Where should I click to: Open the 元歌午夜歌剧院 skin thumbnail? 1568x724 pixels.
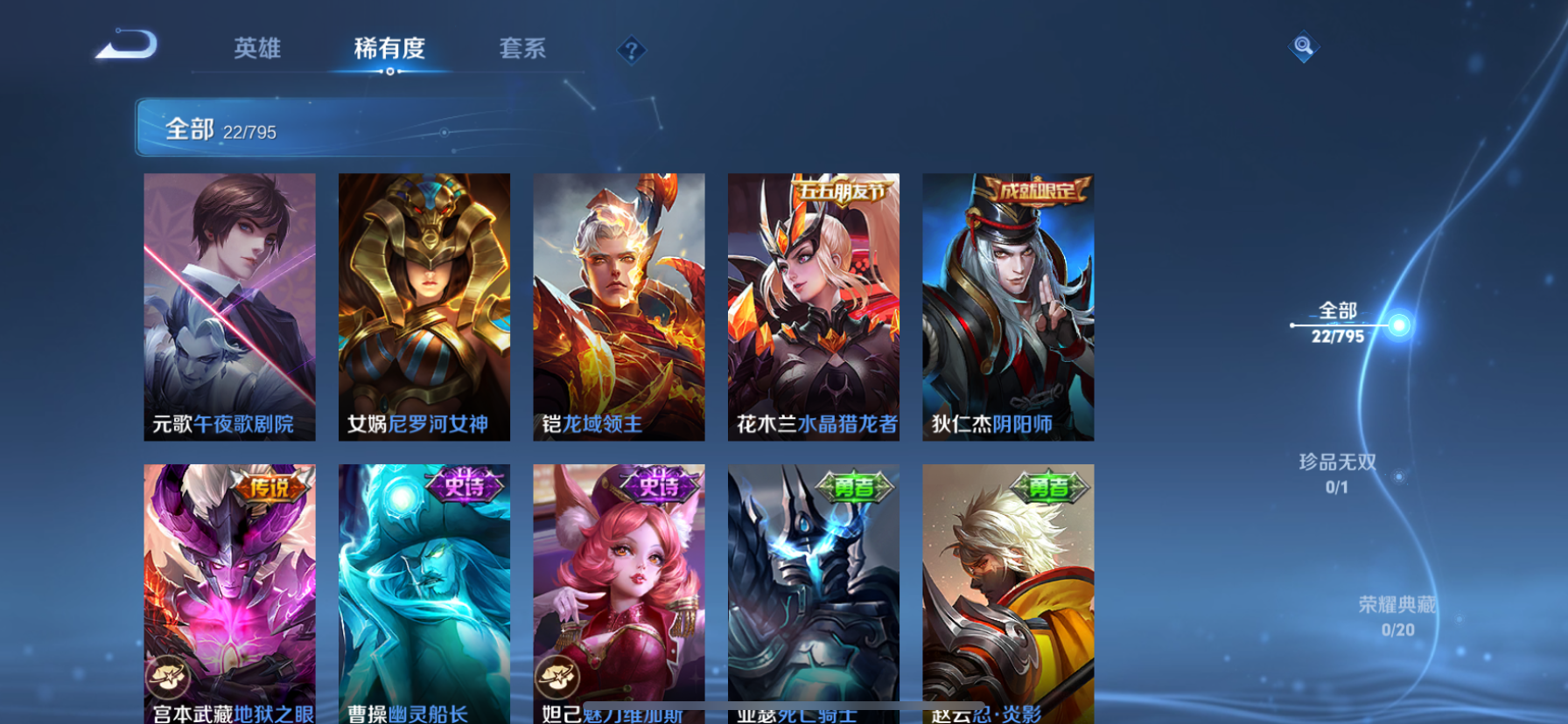(230, 306)
